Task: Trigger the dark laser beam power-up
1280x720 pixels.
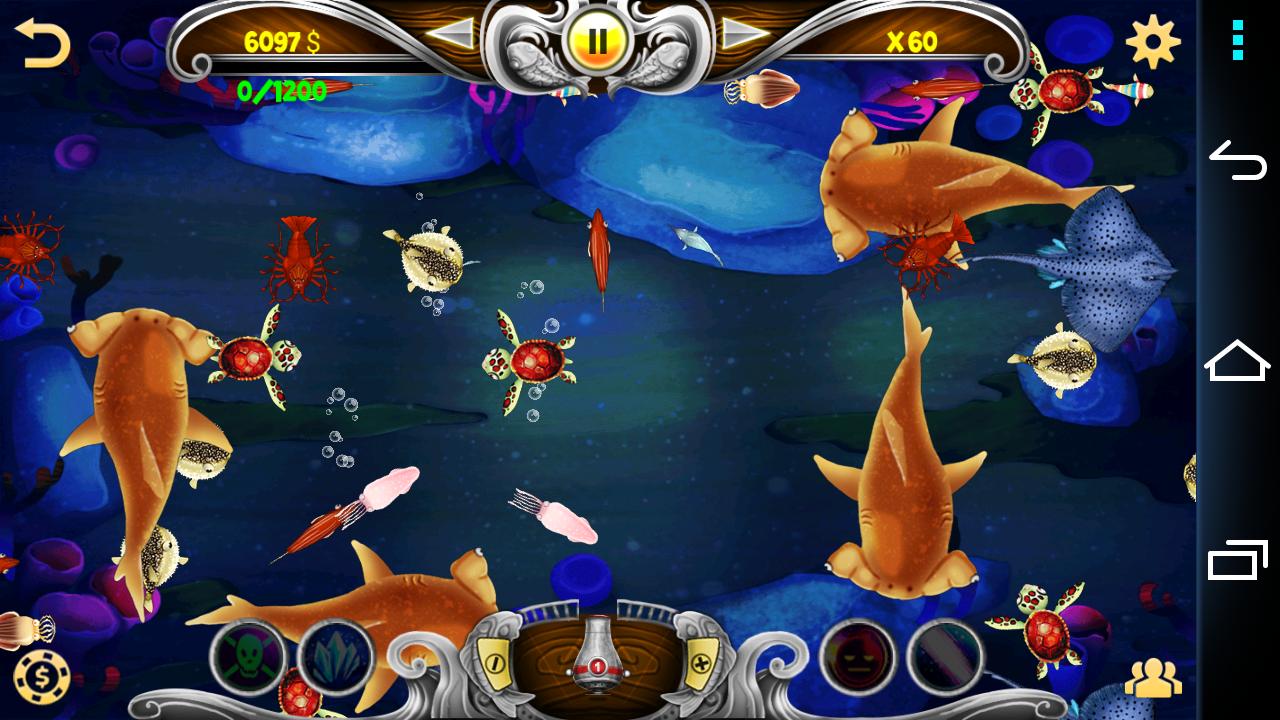Action: point(945,657)
